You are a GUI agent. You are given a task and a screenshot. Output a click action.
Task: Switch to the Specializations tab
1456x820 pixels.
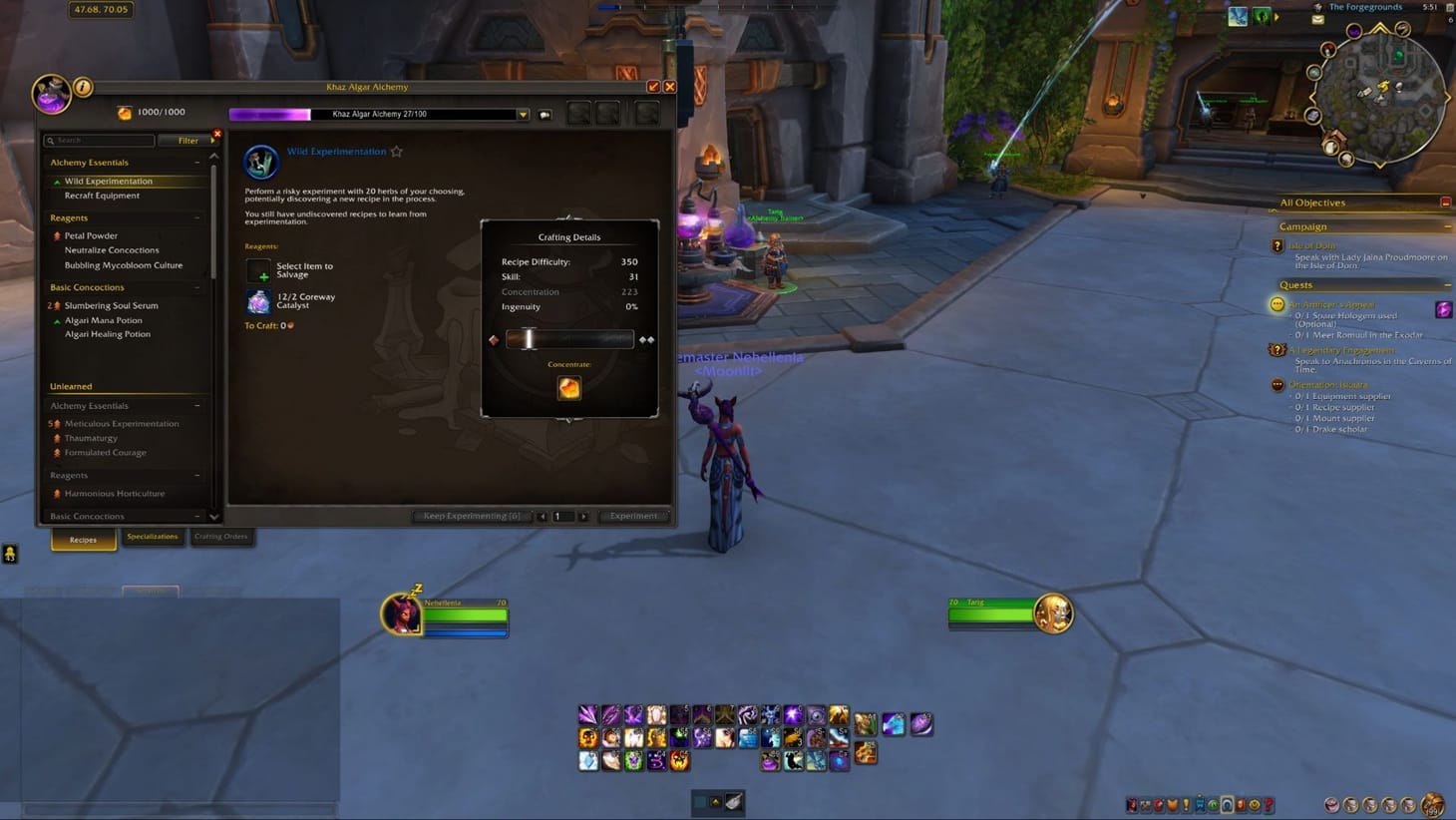153,537
